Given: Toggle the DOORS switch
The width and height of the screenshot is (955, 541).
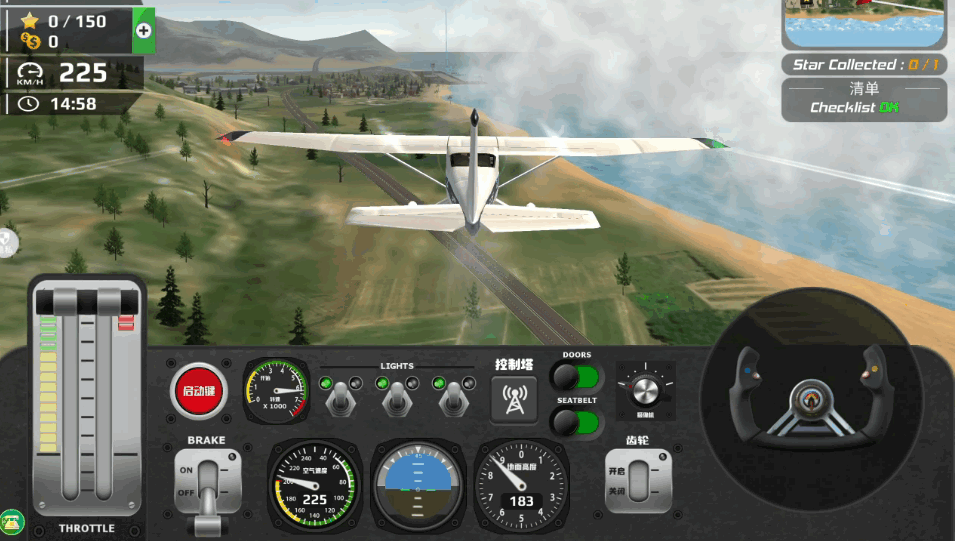Looking at the screenshot, I should [577, 377].
